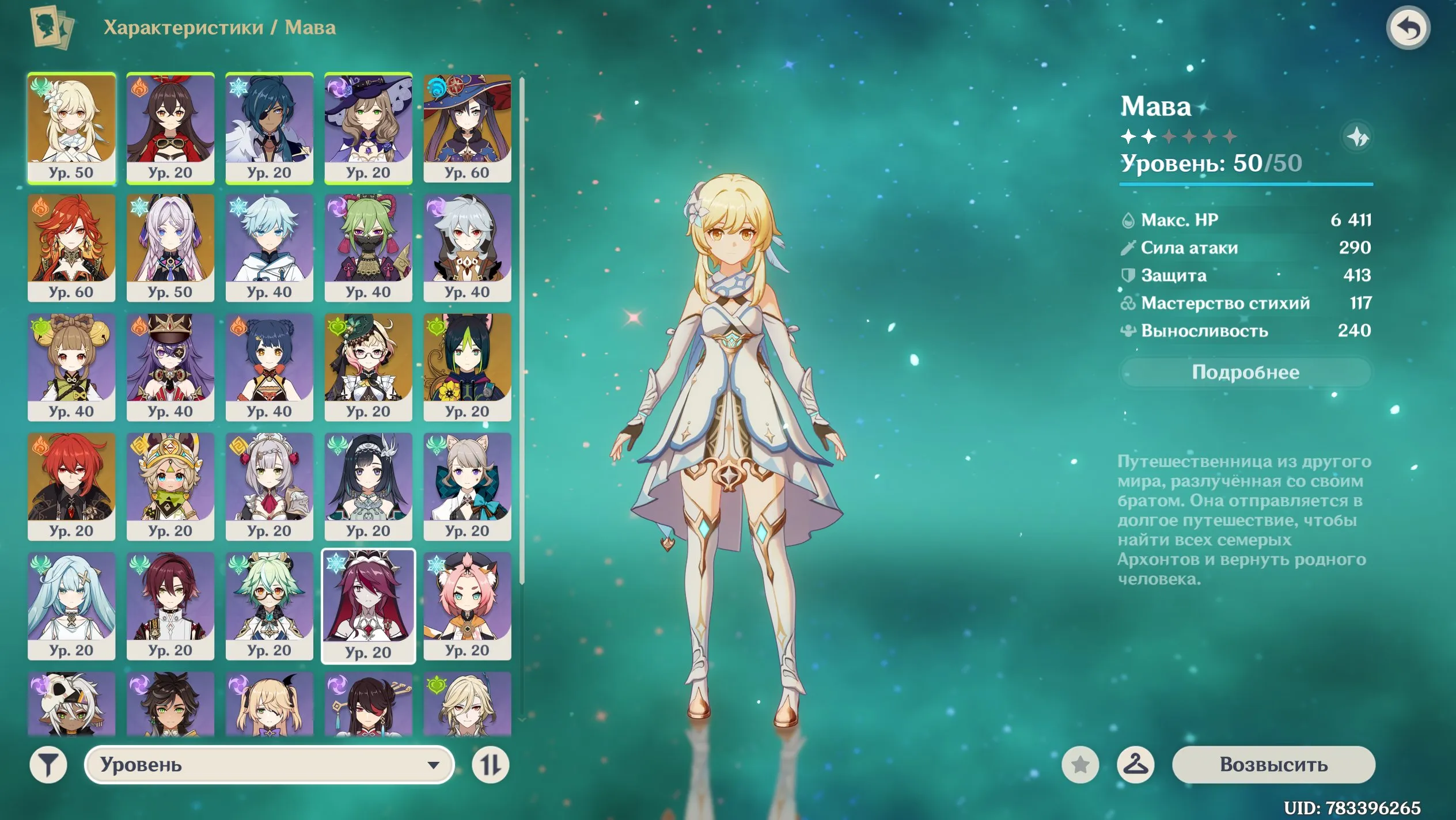
Task: Choose pink-haired Diona portrait
Action: (467, 605)
